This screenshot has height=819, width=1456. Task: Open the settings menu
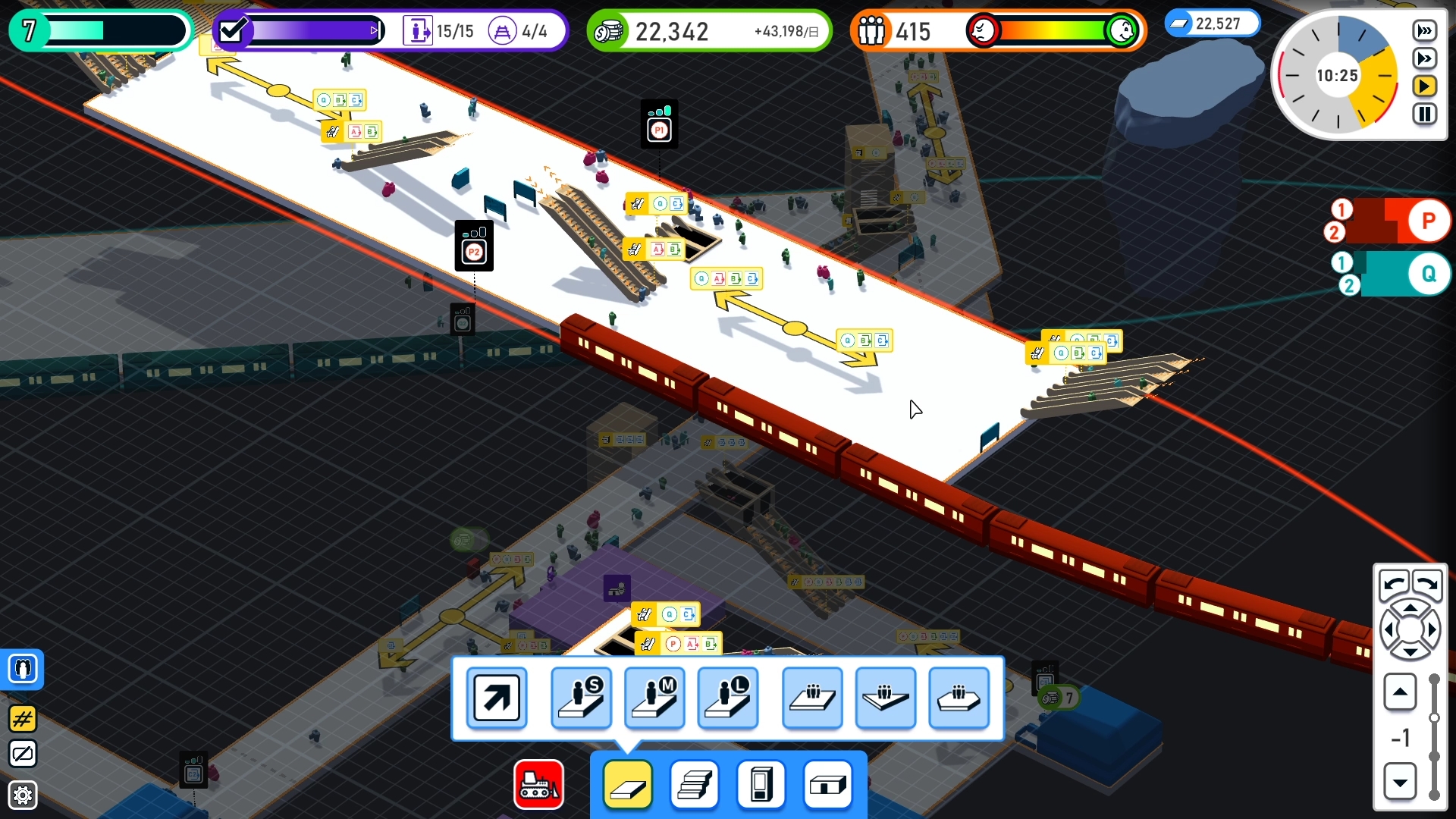[x=23, y=795]
